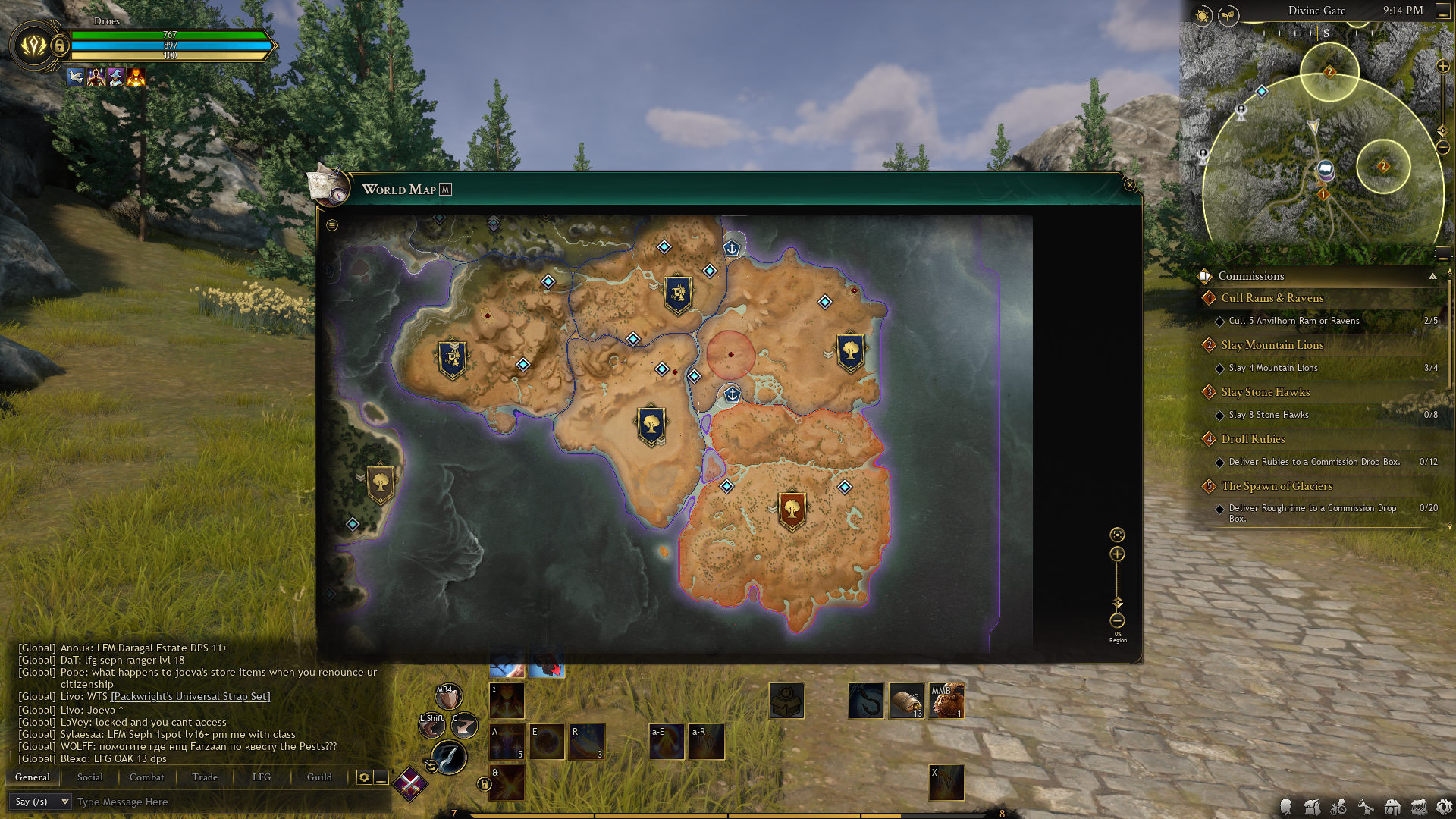Open chat settings gear
The width and height of the screenshot is (1456, 819).
pyautogui.click(x=364, y=777)
